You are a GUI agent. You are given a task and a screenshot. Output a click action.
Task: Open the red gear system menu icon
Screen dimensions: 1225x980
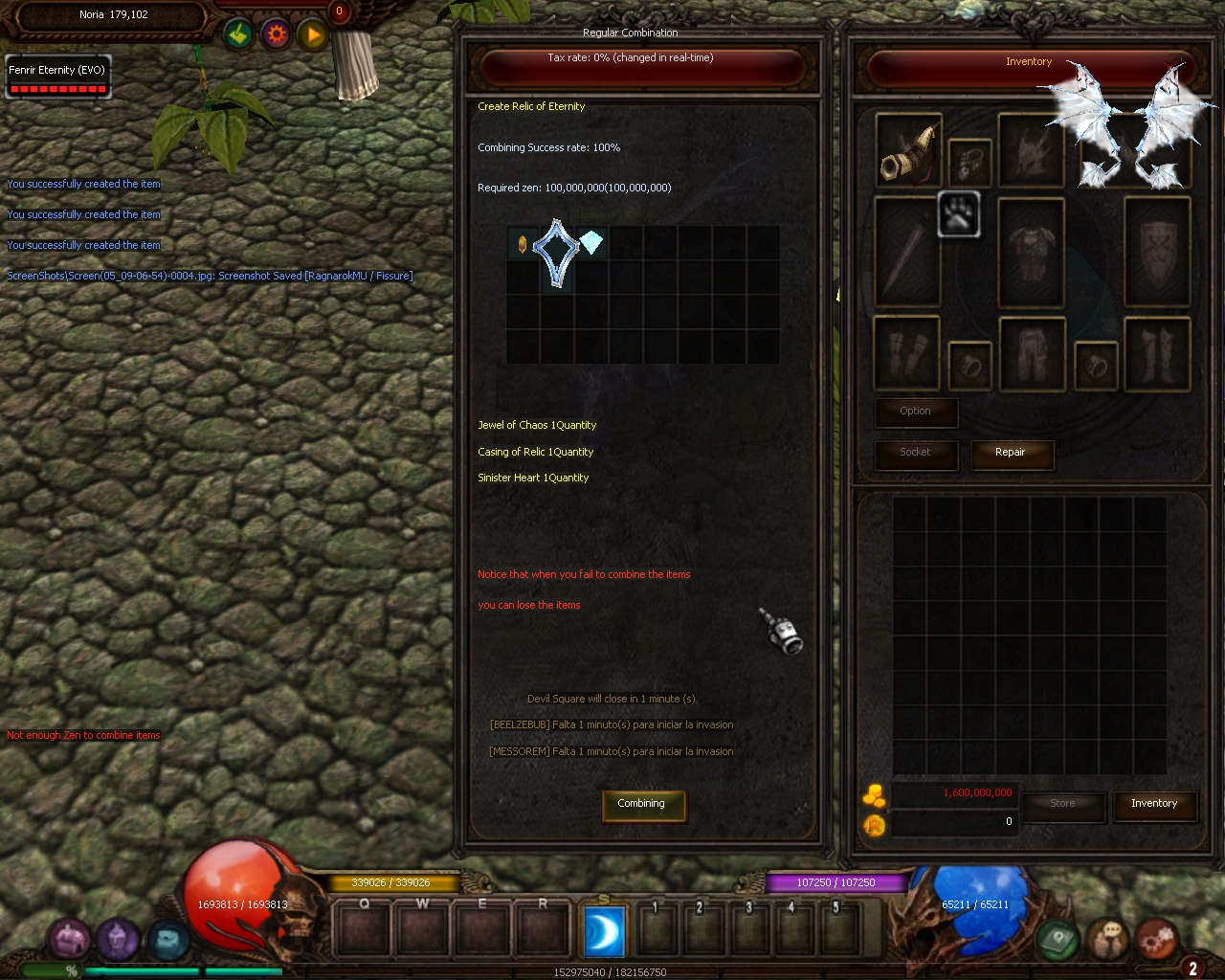[x=1156, y=939]
